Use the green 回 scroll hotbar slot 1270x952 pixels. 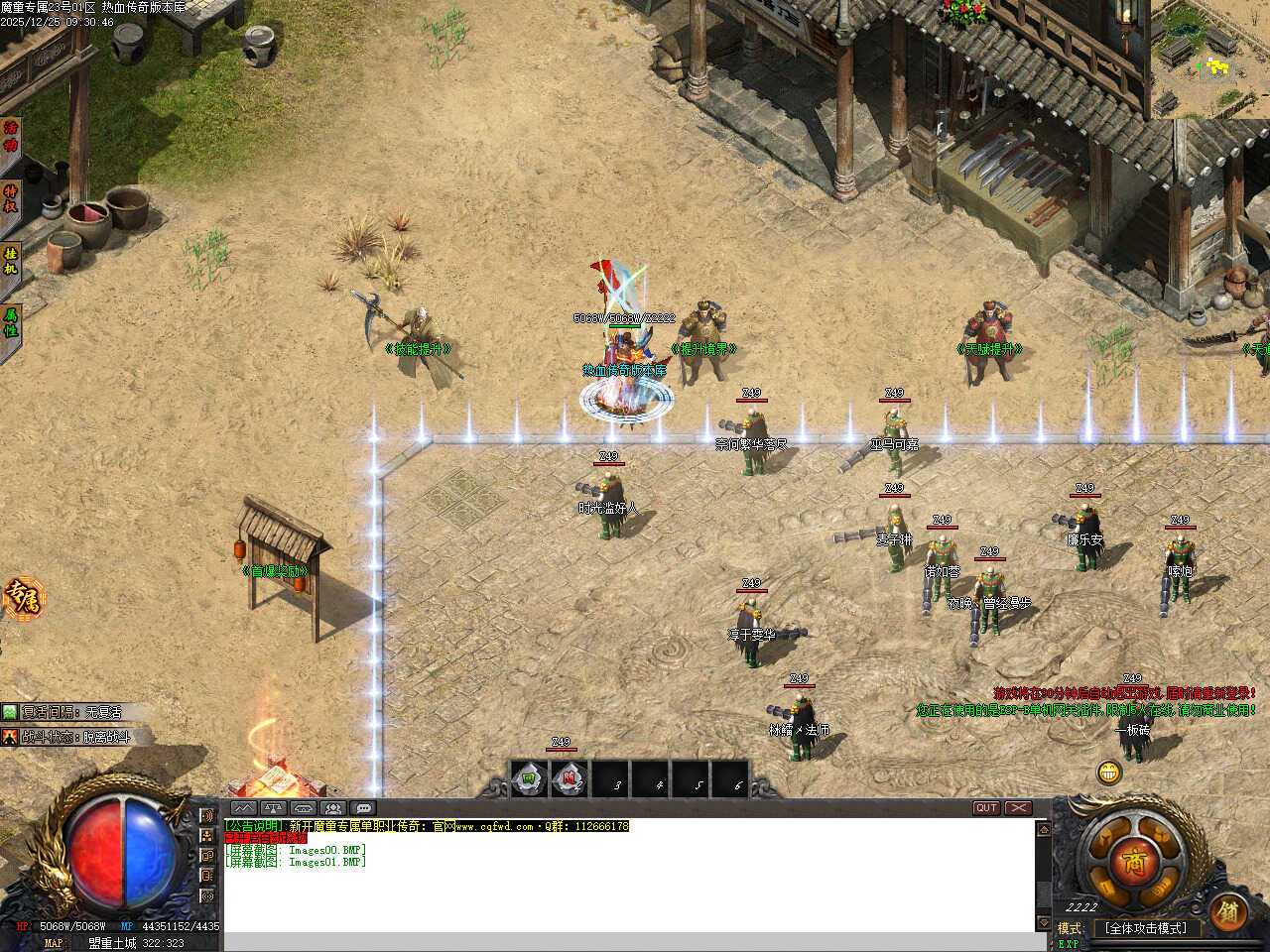tap(530, 780)
